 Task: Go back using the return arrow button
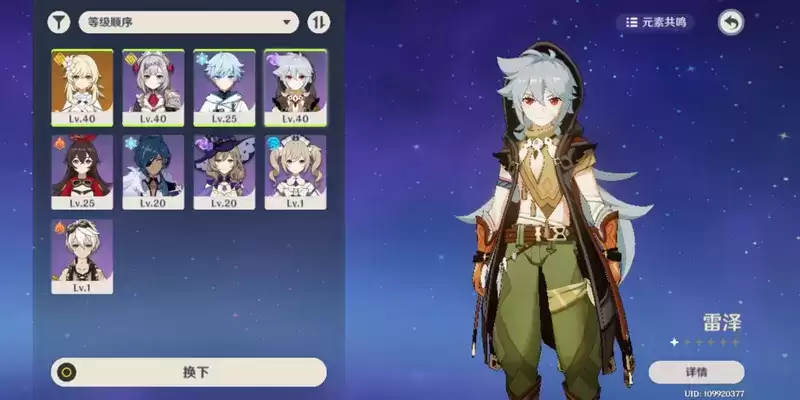(732, 22)
